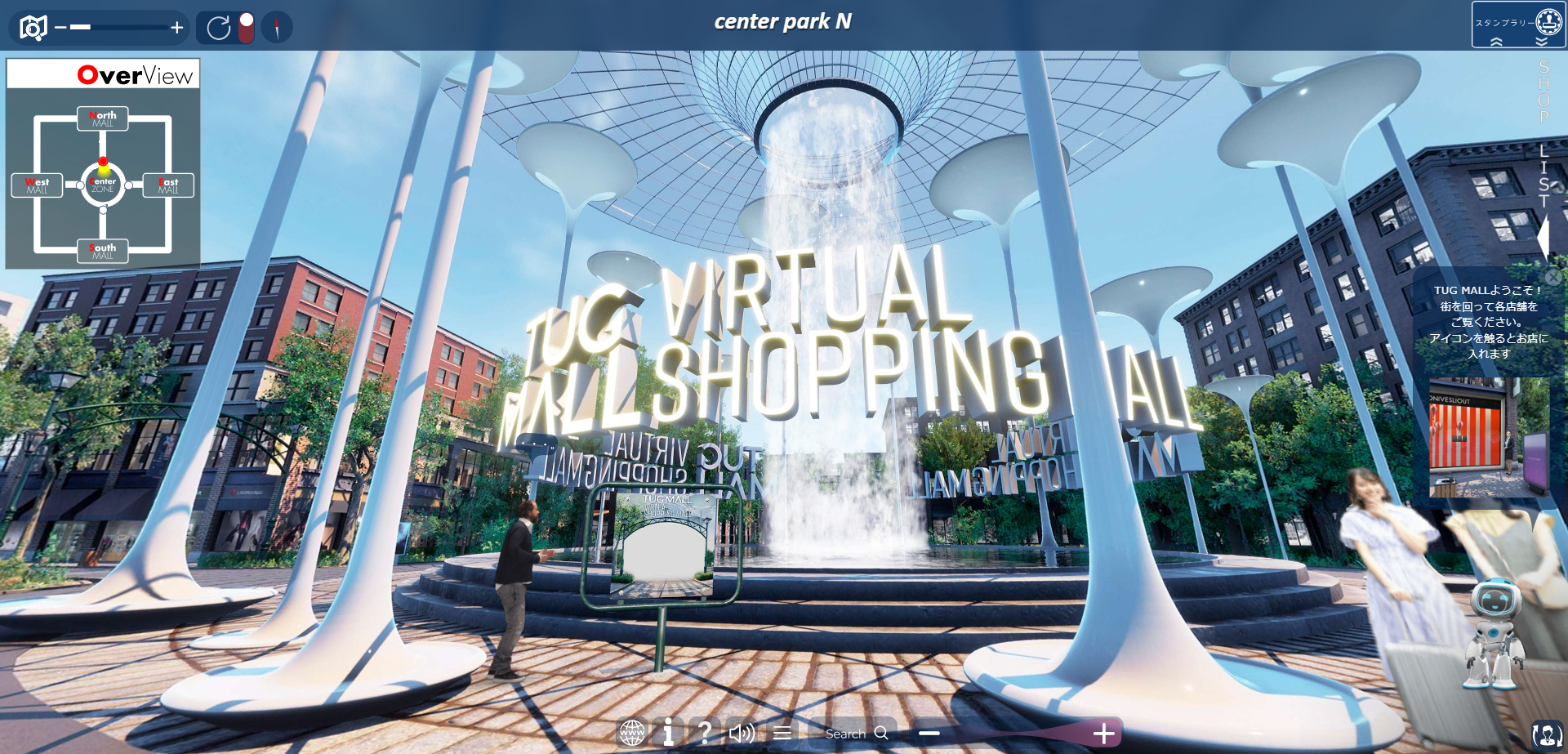
Task: Toggle the red auto-rotate switch
Action: 245,26
